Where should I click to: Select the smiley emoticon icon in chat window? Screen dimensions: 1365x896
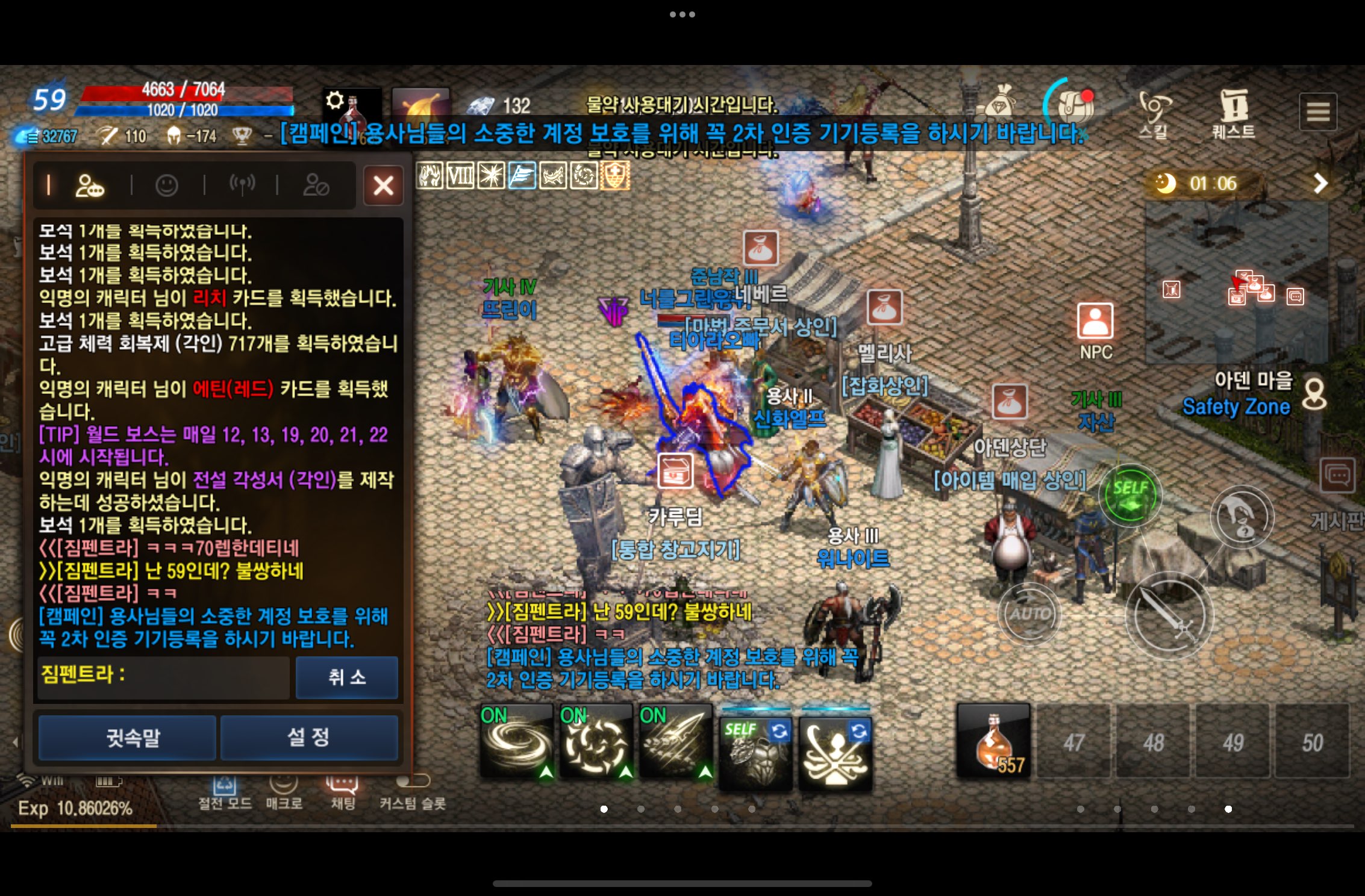[x=167, y=185]
